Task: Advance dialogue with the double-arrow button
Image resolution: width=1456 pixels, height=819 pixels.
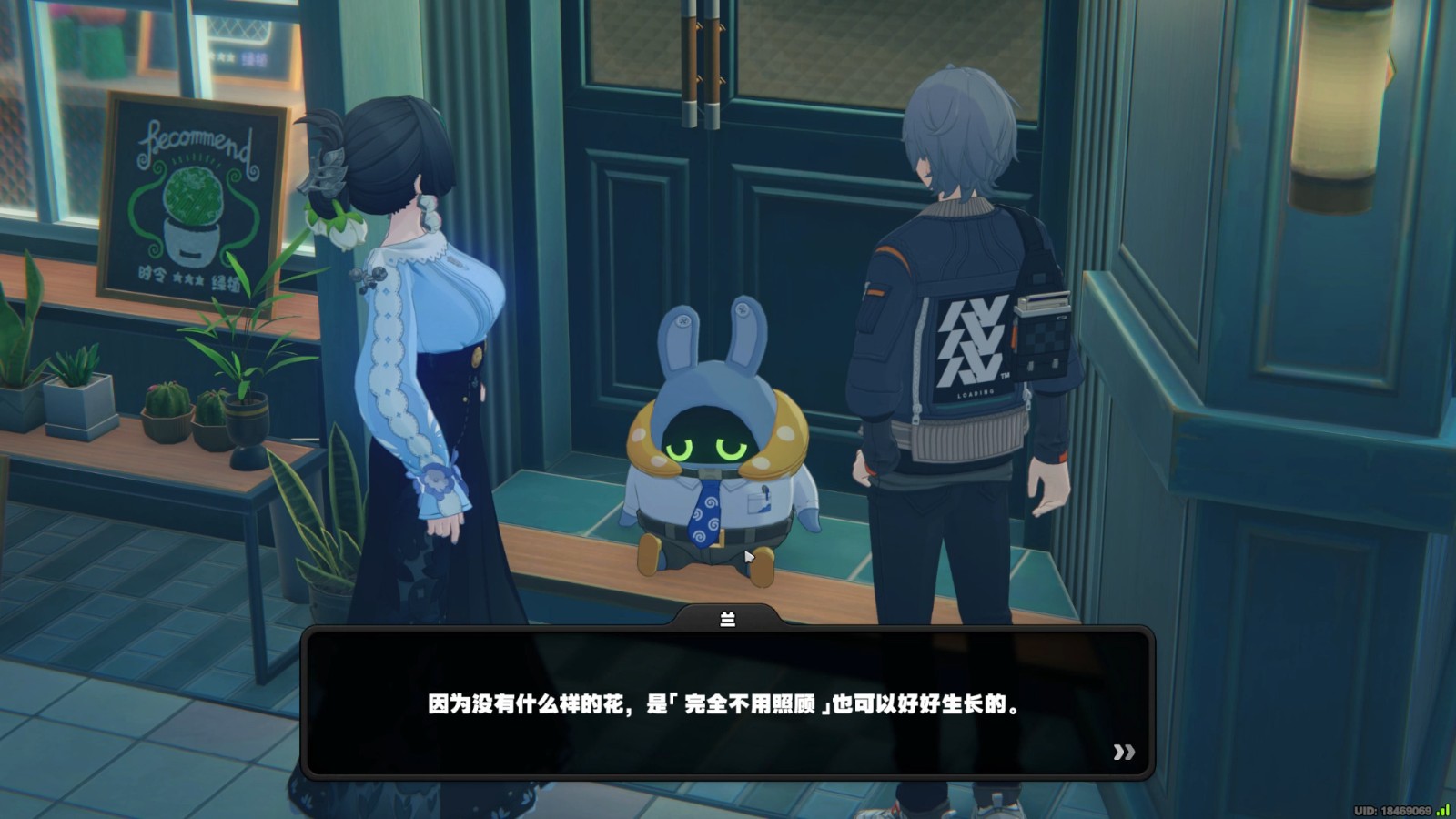Action: point(1124,752)
